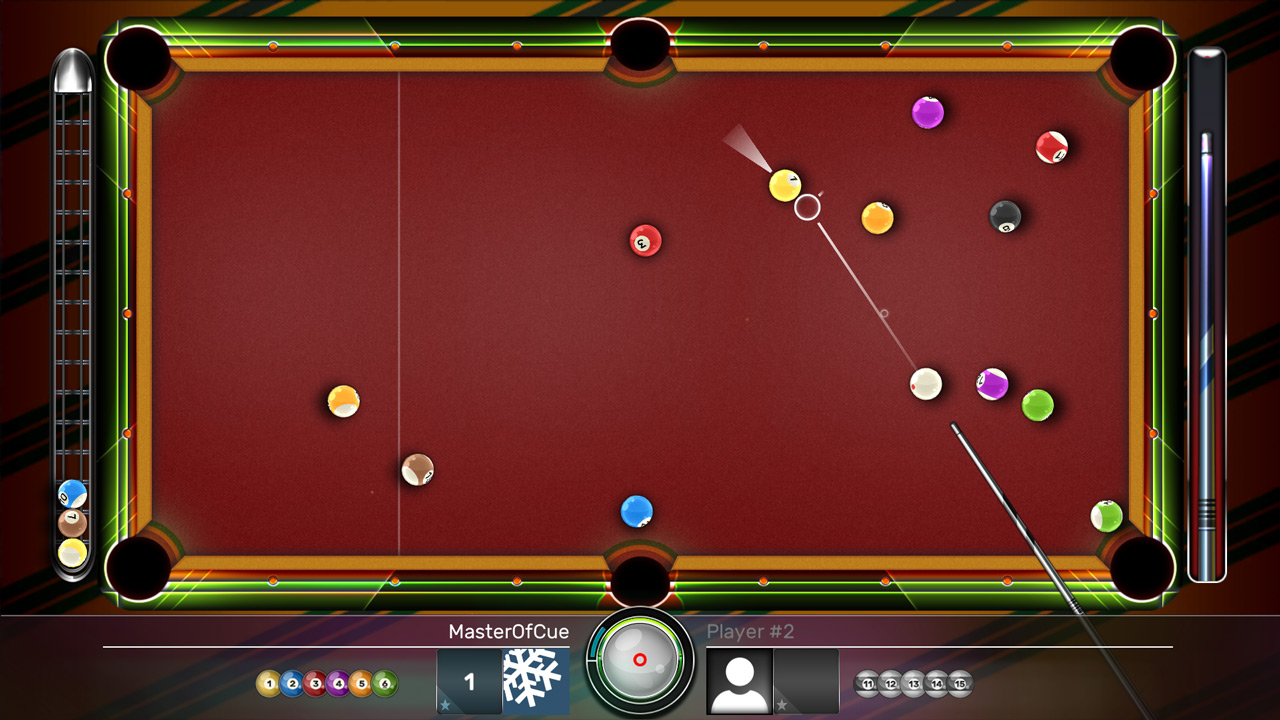Click the star badge under the turn counter
Image resolution: width=1280 pixels, height=720 pixels.
(x=444, y=705)
